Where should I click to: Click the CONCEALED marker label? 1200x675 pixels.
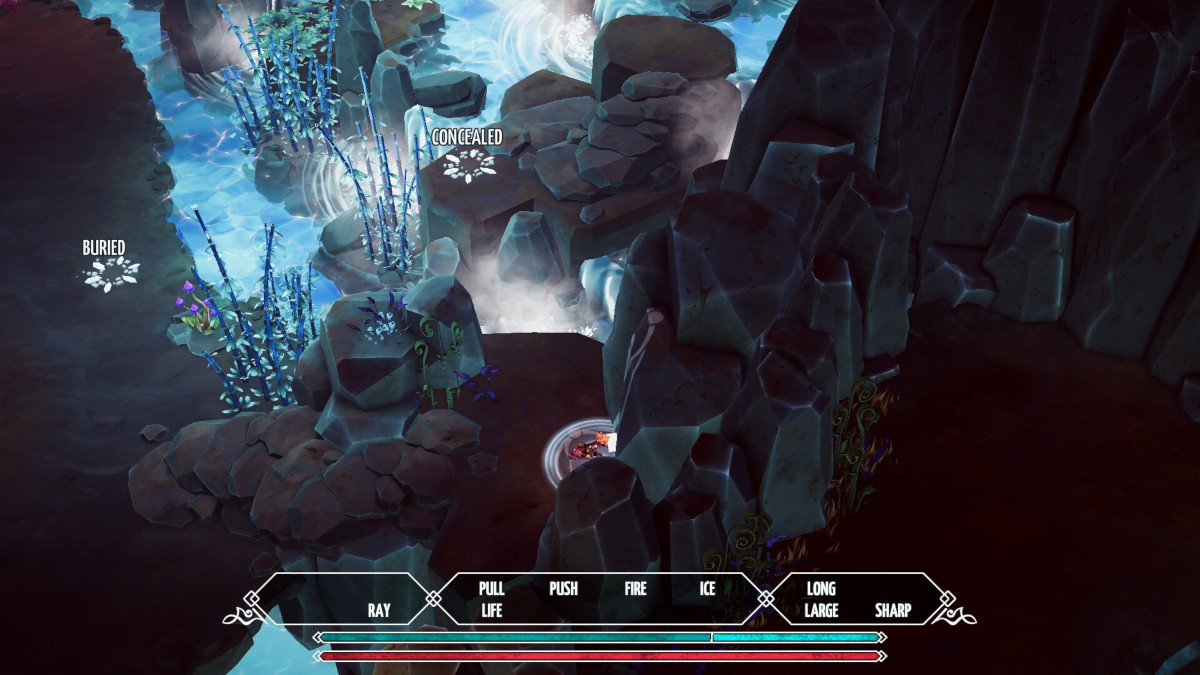(467, 137)
